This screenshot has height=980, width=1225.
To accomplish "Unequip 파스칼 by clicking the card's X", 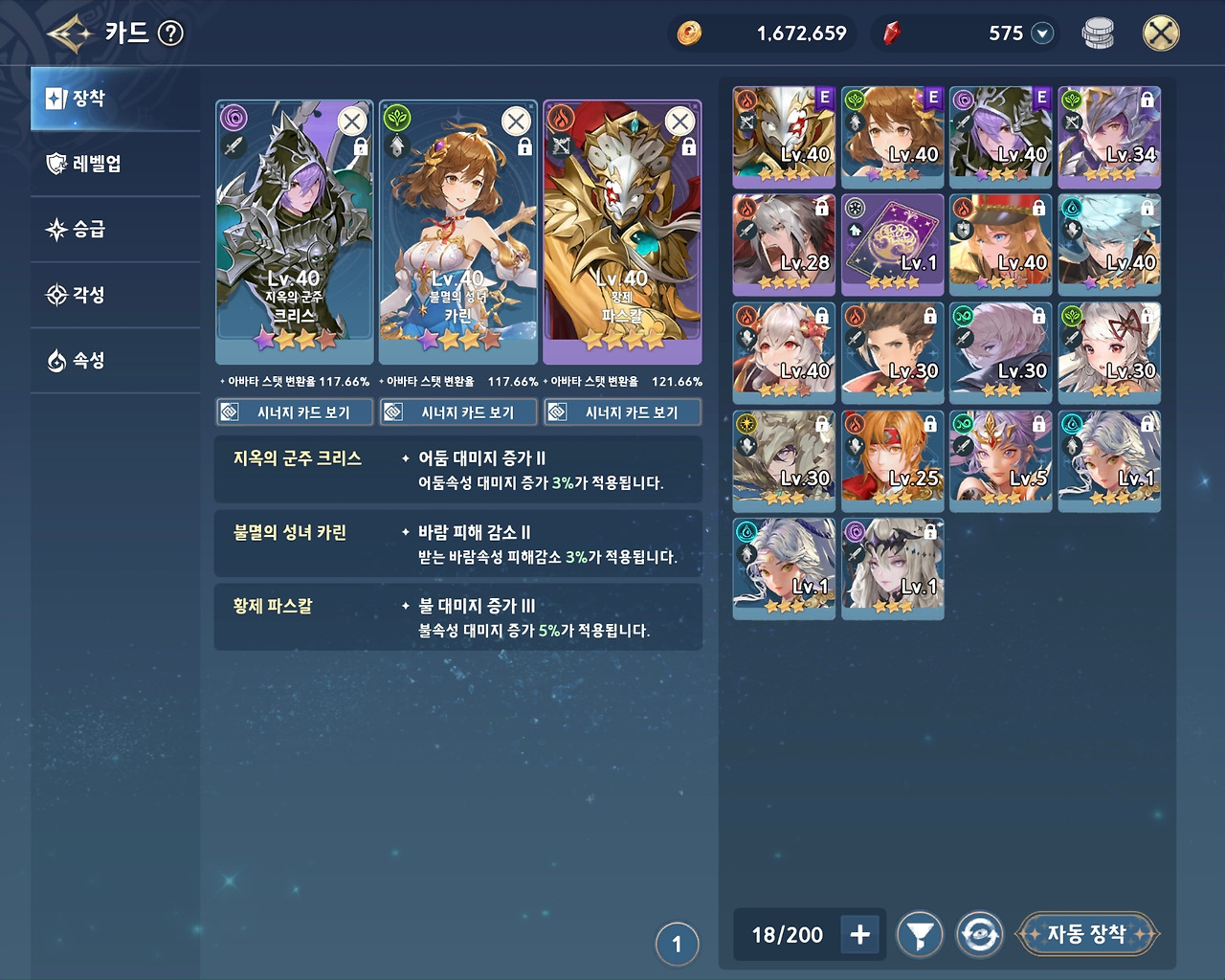I will [x=679, y=122].
